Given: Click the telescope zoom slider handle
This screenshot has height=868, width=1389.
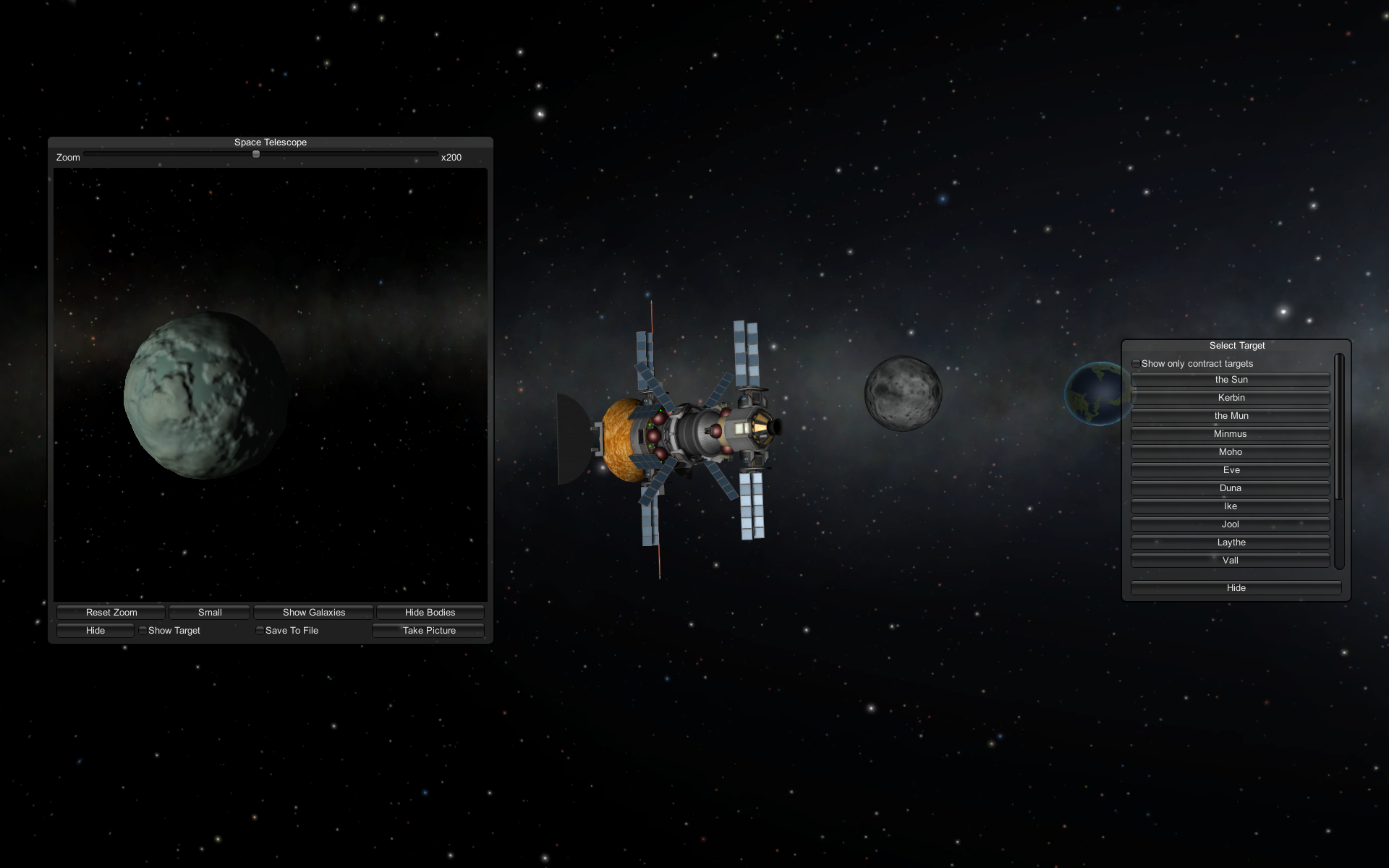Looking at the screenshot, I should pos(256,154).
